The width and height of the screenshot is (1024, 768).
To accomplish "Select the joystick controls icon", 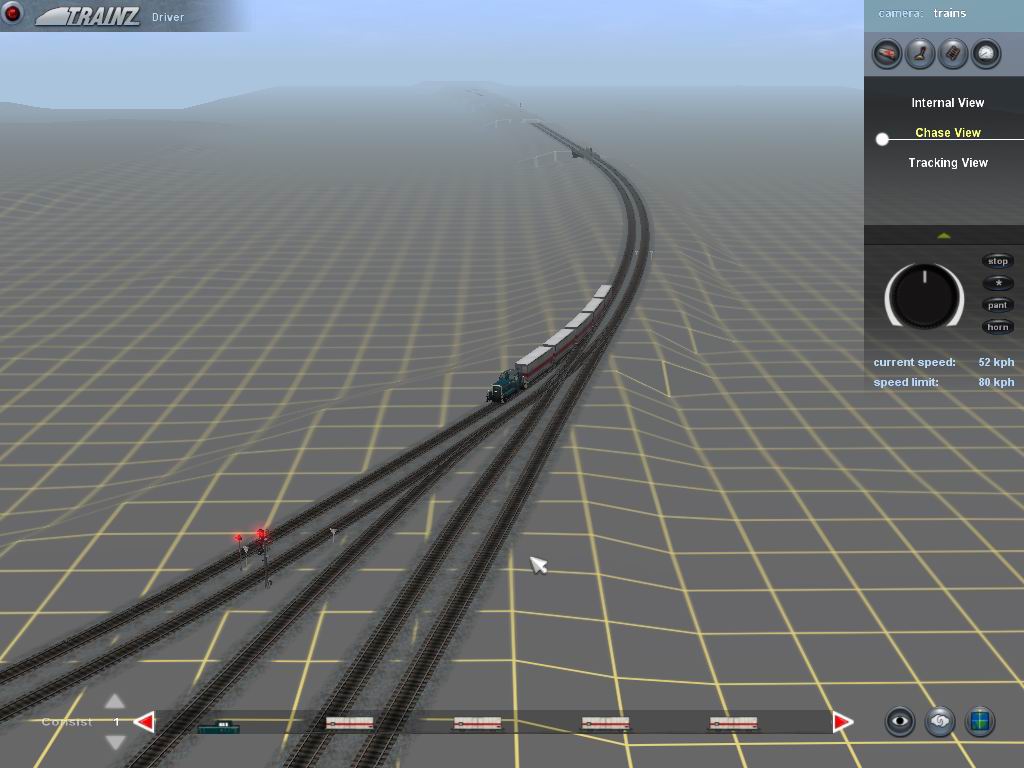I will tap(920, 53).
